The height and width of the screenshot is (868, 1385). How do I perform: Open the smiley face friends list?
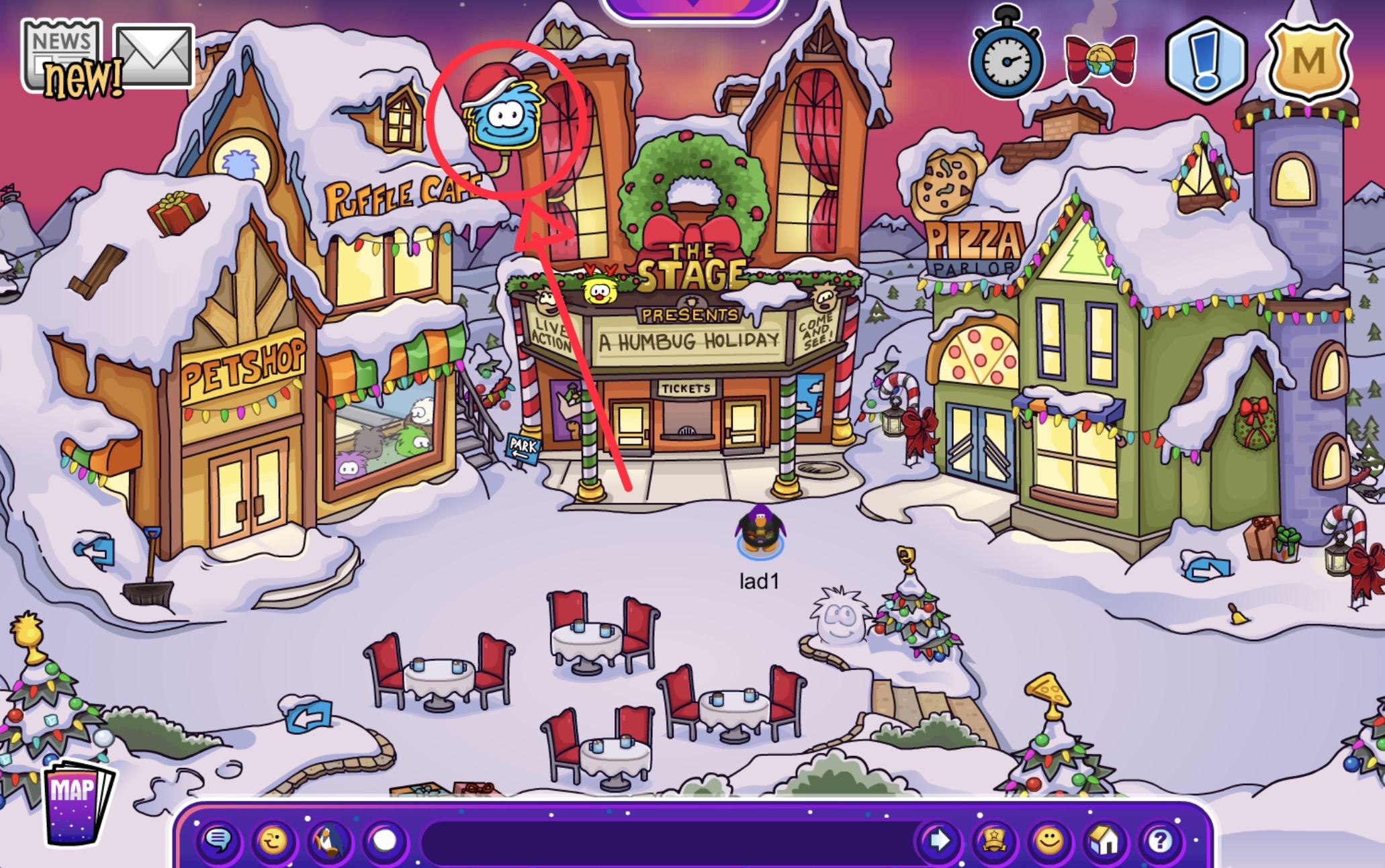1049,840
